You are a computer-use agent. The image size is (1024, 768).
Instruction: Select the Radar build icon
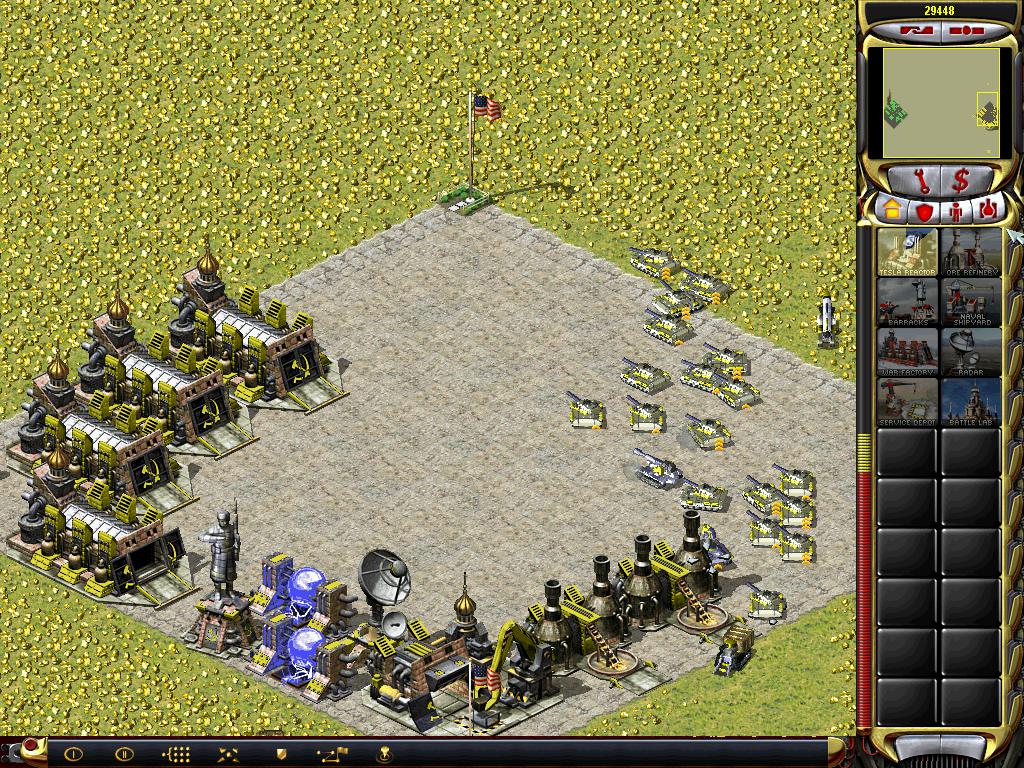pyautogui.click(x=971, y=352)
